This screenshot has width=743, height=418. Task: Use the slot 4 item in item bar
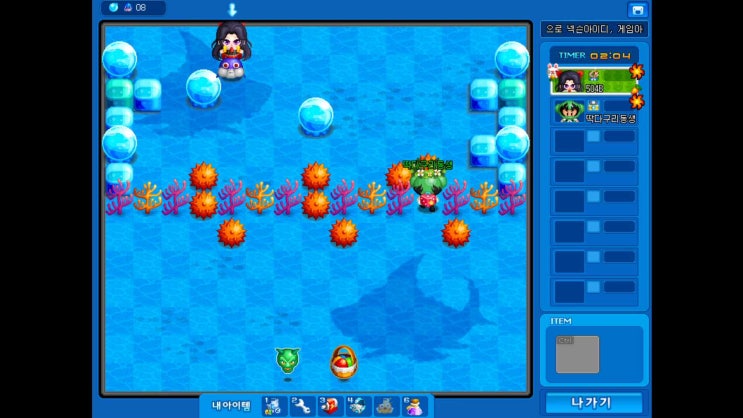tap(357, 405)
